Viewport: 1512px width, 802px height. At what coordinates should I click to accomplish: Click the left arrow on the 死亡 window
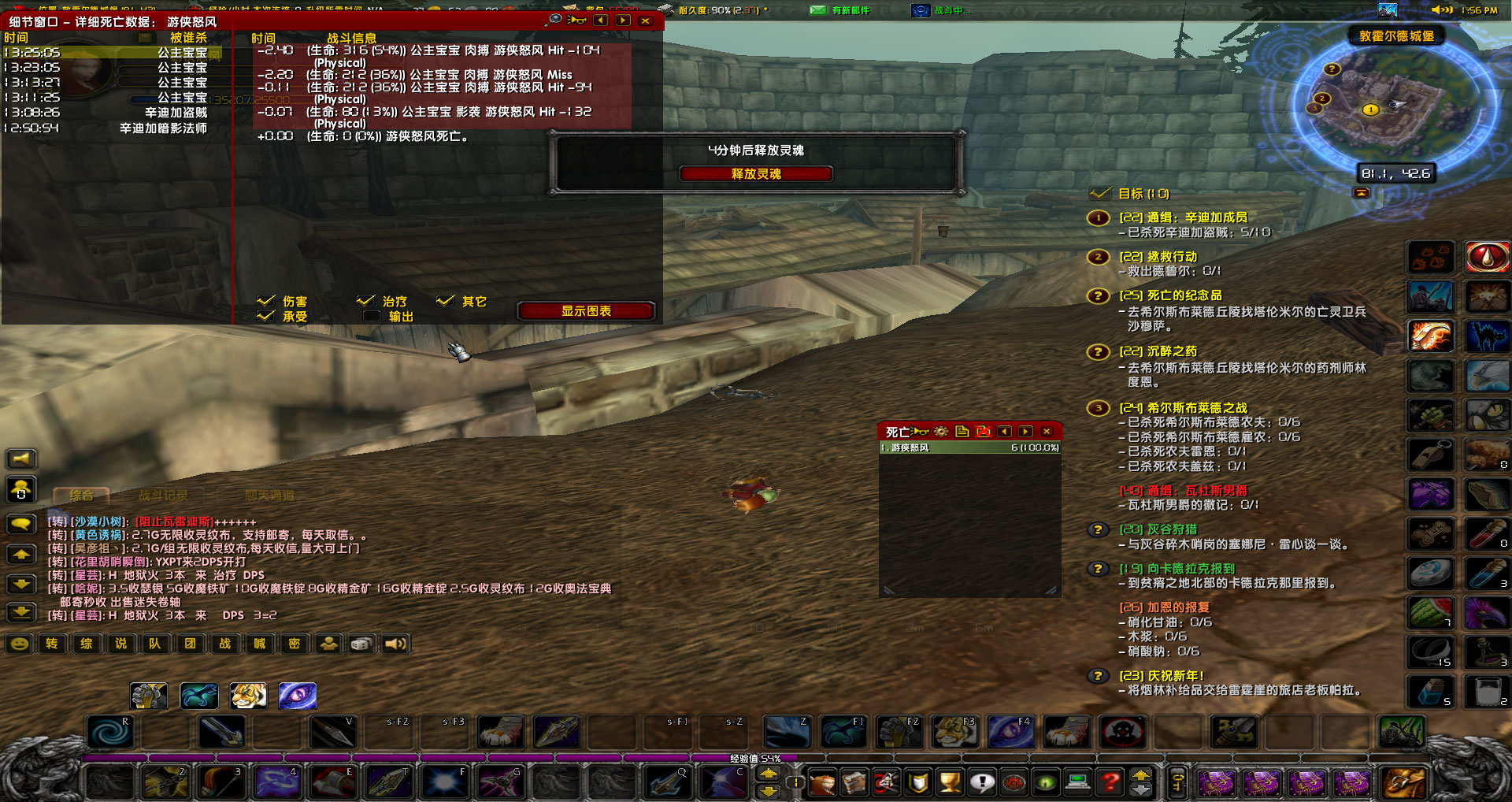coord(1004,432)
